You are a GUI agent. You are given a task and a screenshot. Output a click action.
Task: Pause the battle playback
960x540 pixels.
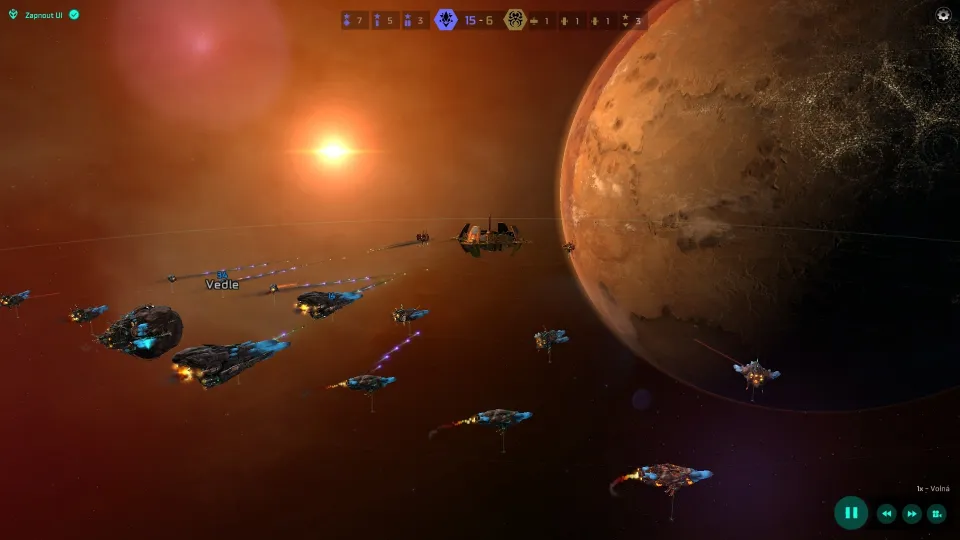[851, 513]
